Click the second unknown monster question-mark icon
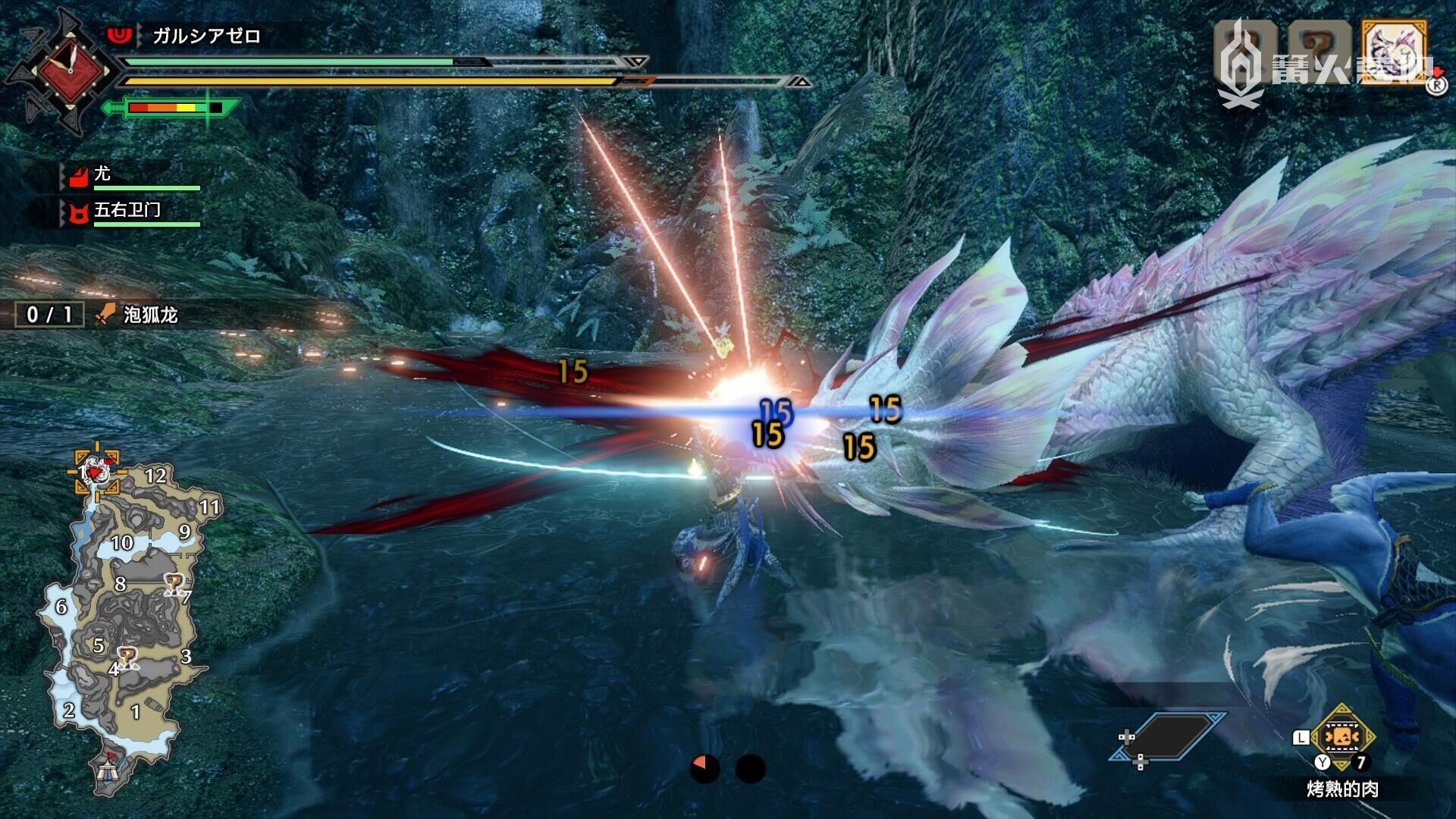The height and width of the screenshot is (819, 1456). point(1319,50)
